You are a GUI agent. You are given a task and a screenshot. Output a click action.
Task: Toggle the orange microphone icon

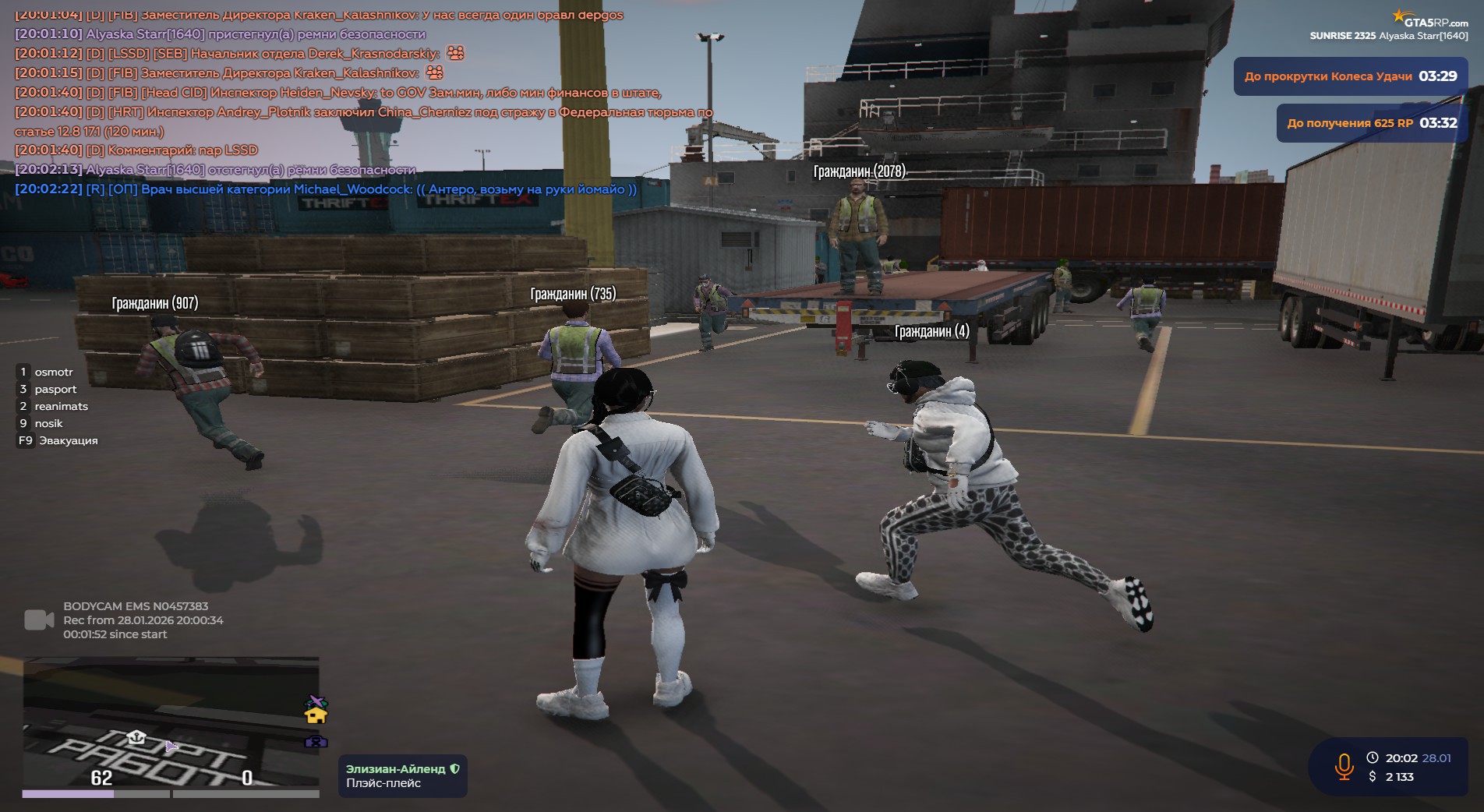(x=1344, y=767)
